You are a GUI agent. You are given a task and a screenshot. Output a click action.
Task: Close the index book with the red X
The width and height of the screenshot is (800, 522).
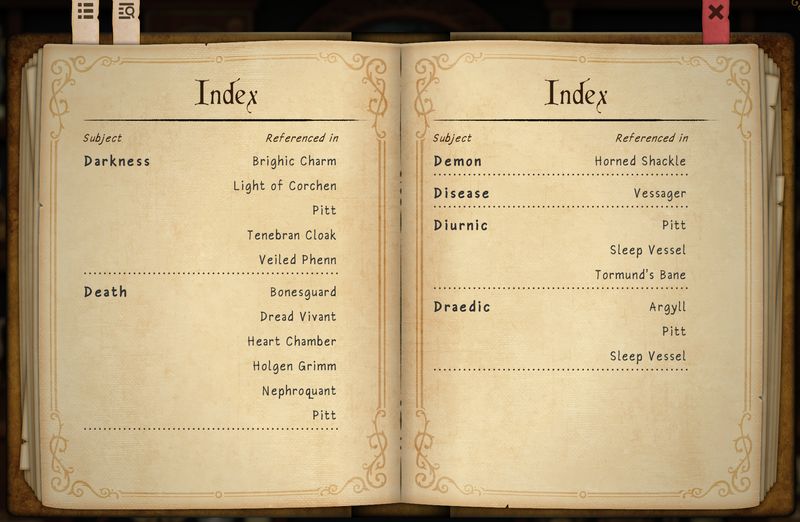[x=716, y=14]
